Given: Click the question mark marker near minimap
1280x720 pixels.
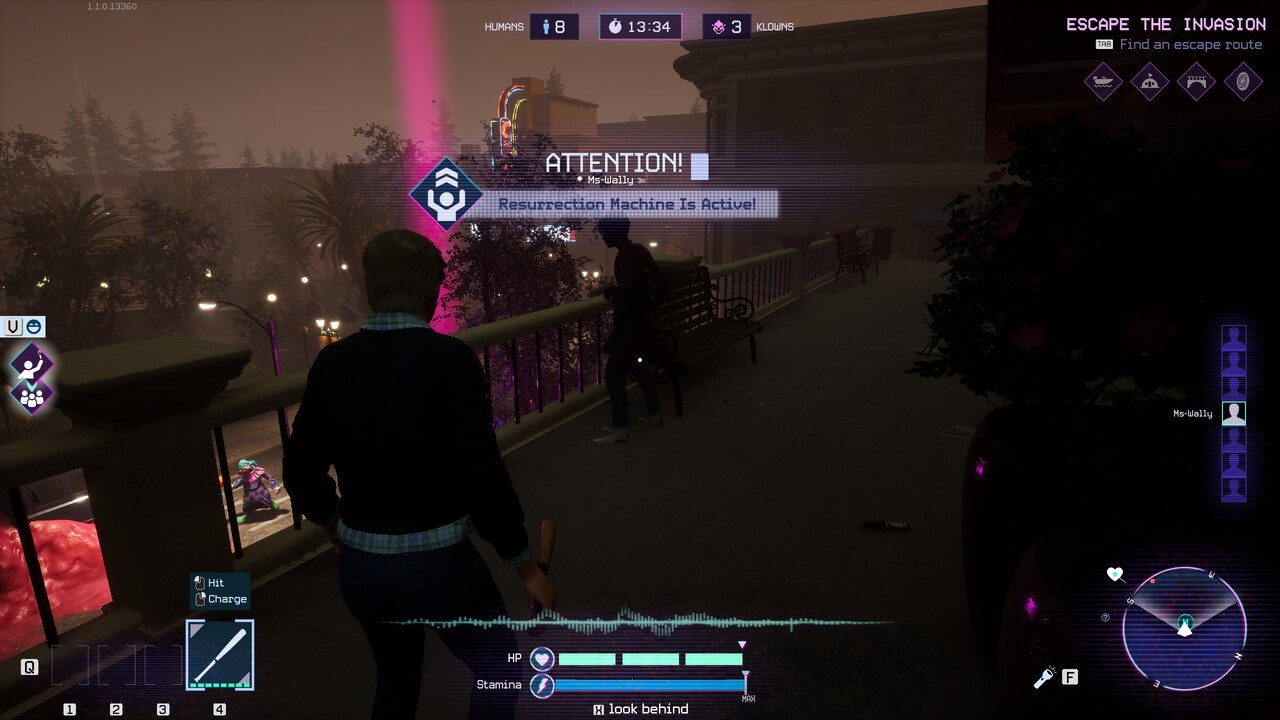Looking at the screenshot, I should (x=1105, y=618).
